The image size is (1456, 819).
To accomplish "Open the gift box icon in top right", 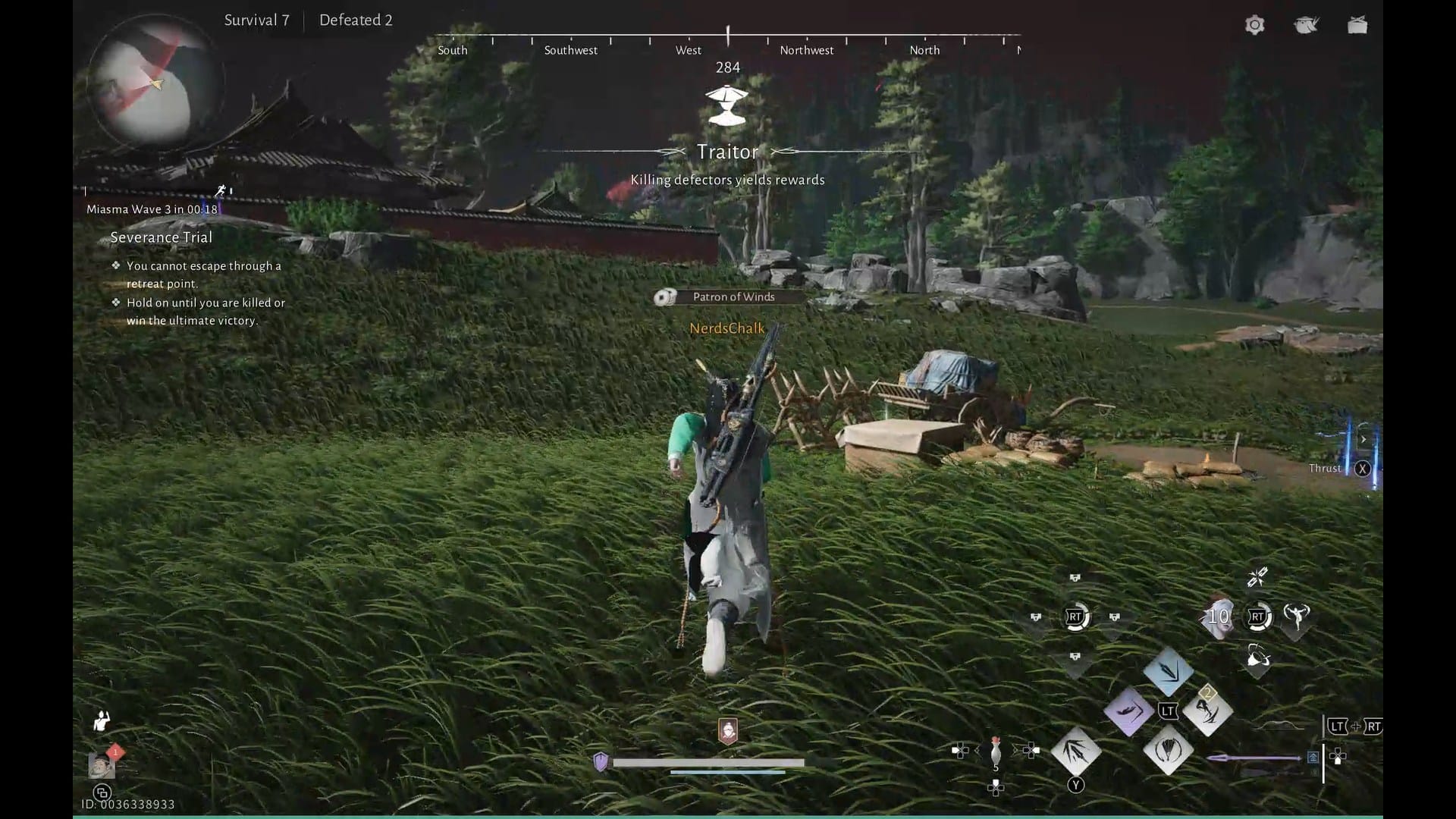I will (1357, 25).
